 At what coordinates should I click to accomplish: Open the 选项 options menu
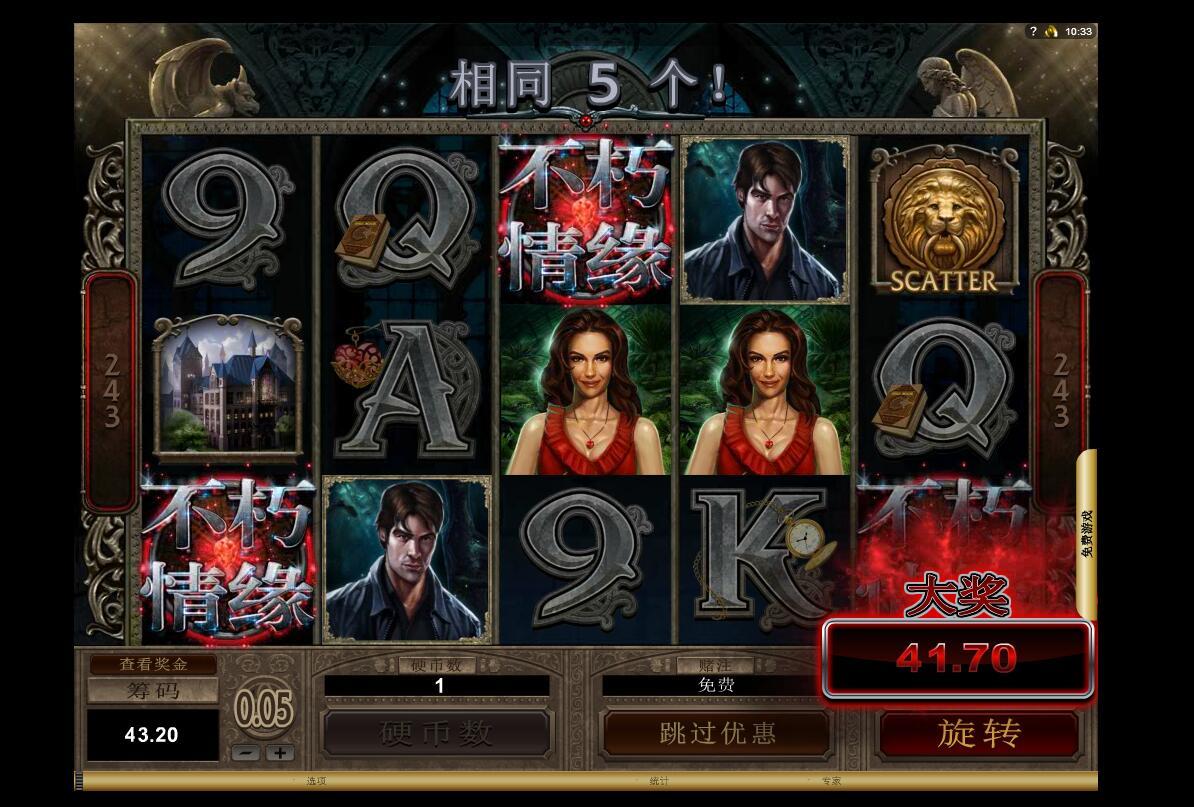click(317, 781)
